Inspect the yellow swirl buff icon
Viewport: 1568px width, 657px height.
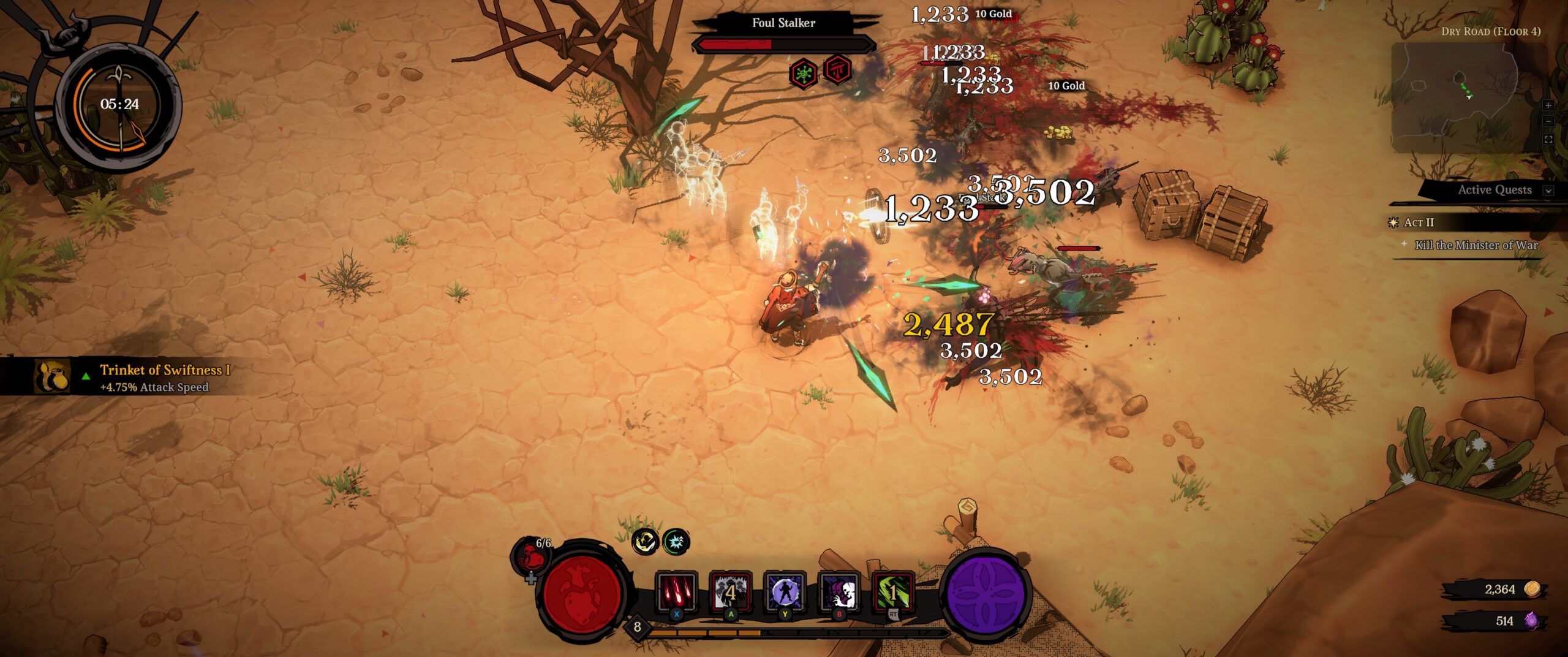(x=645, y=542)
